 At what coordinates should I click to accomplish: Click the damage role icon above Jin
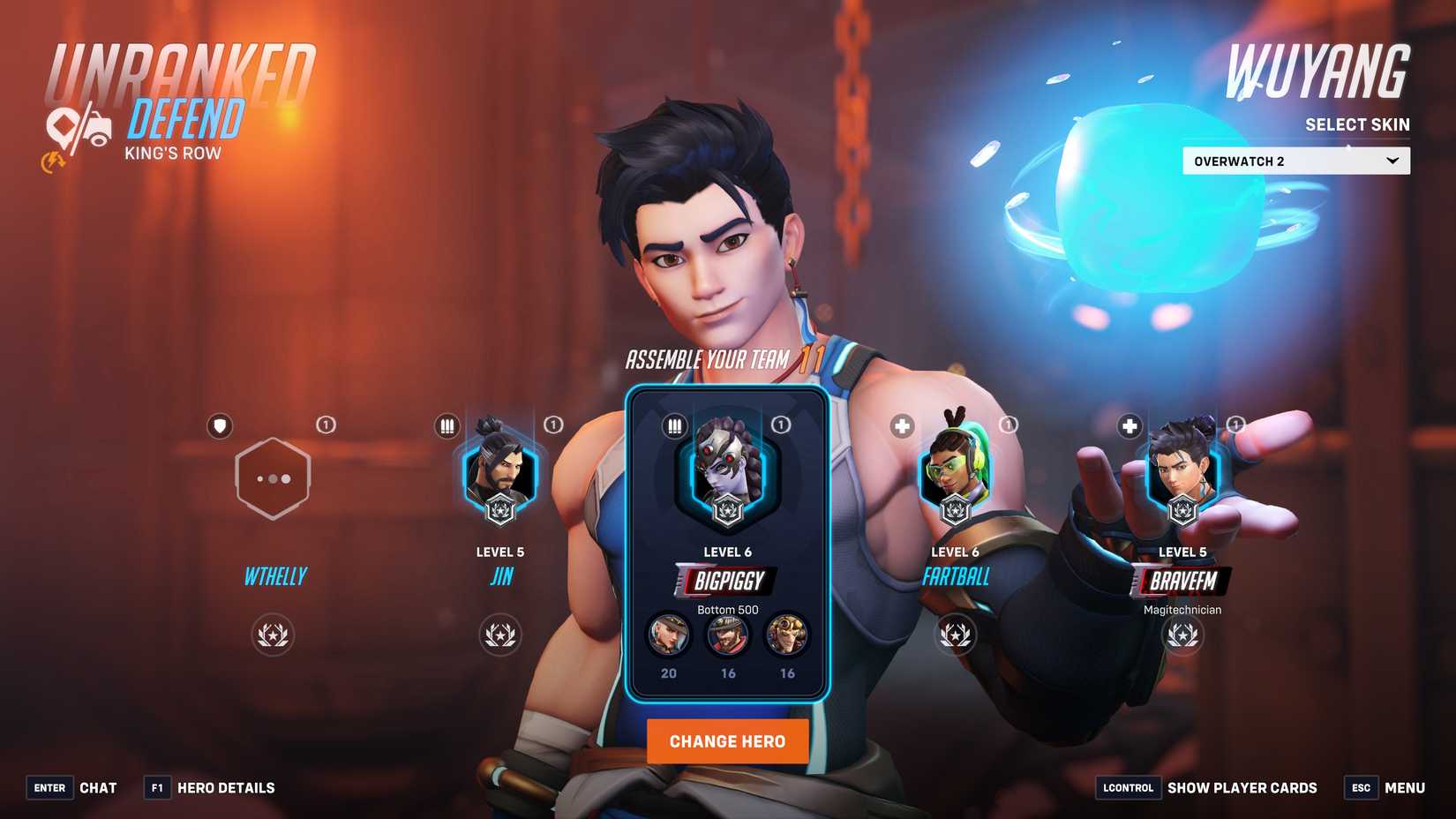(447, 425)
